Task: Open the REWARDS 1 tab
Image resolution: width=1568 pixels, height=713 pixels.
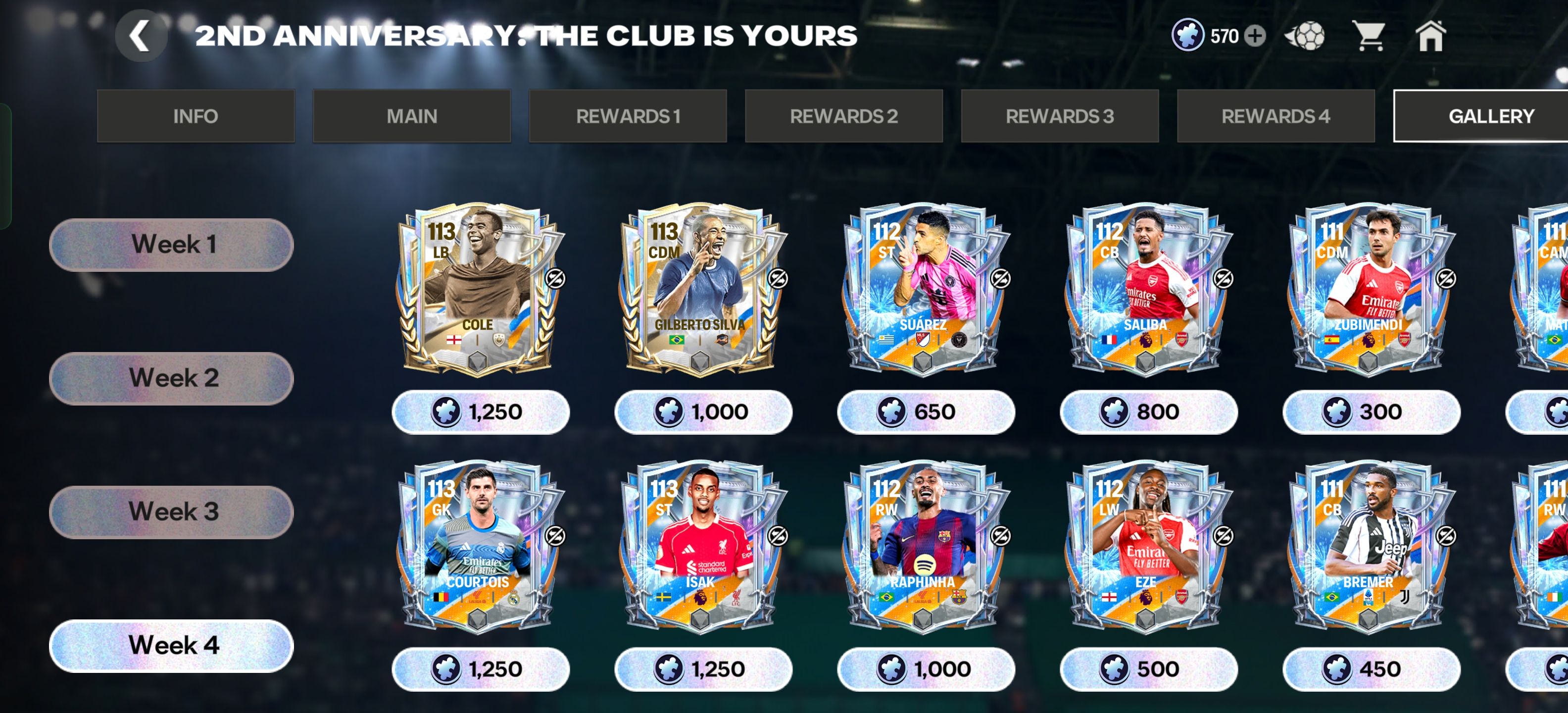Action: tap(628, 116)
